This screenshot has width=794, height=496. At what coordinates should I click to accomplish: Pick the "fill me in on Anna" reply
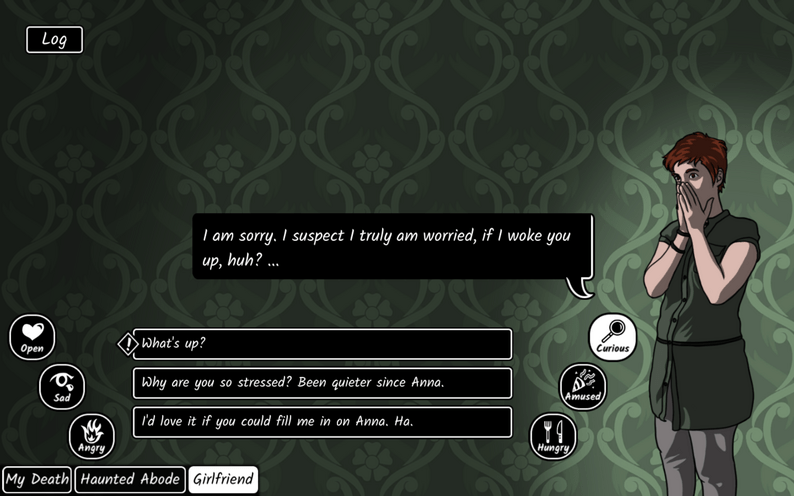point(322,422)
